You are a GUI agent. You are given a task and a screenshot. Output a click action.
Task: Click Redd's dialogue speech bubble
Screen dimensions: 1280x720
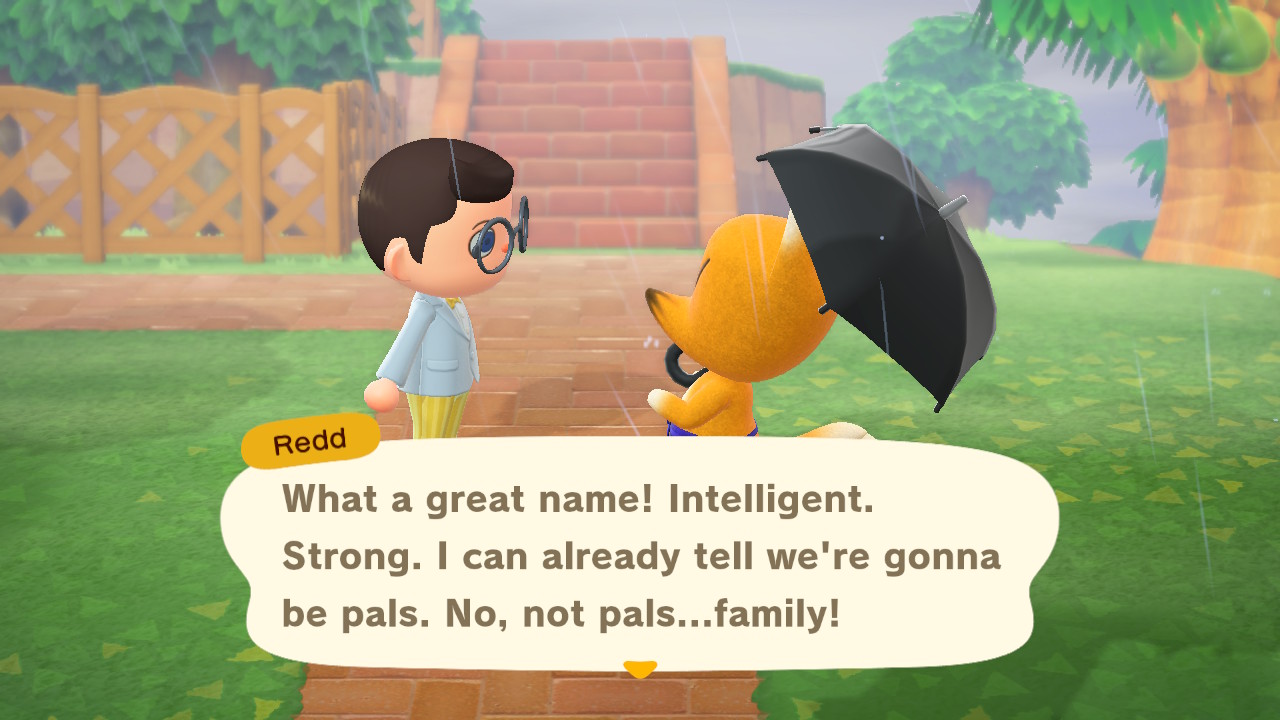tap(640, 555)
